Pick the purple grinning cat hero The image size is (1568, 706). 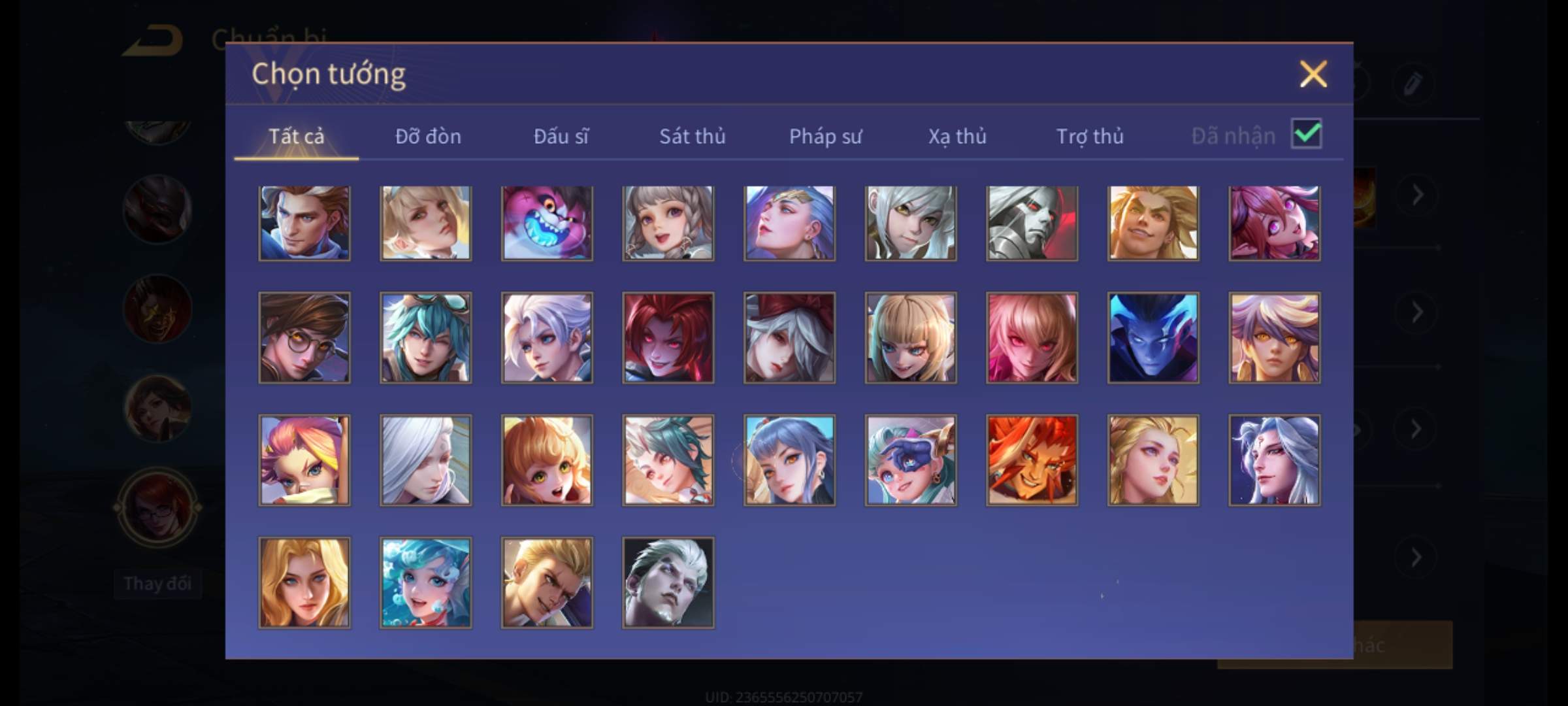547,223
